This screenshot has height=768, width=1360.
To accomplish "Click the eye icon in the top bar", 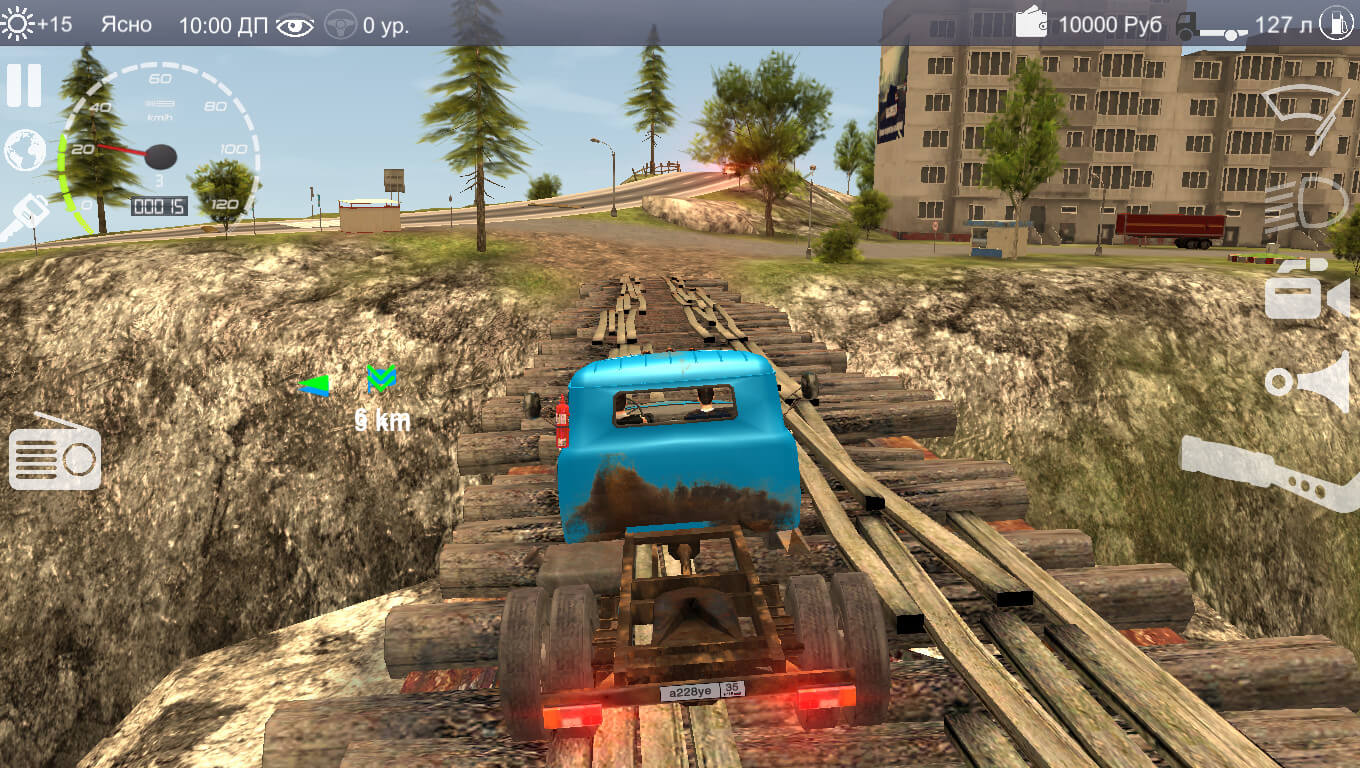I will tap(295, 25).
